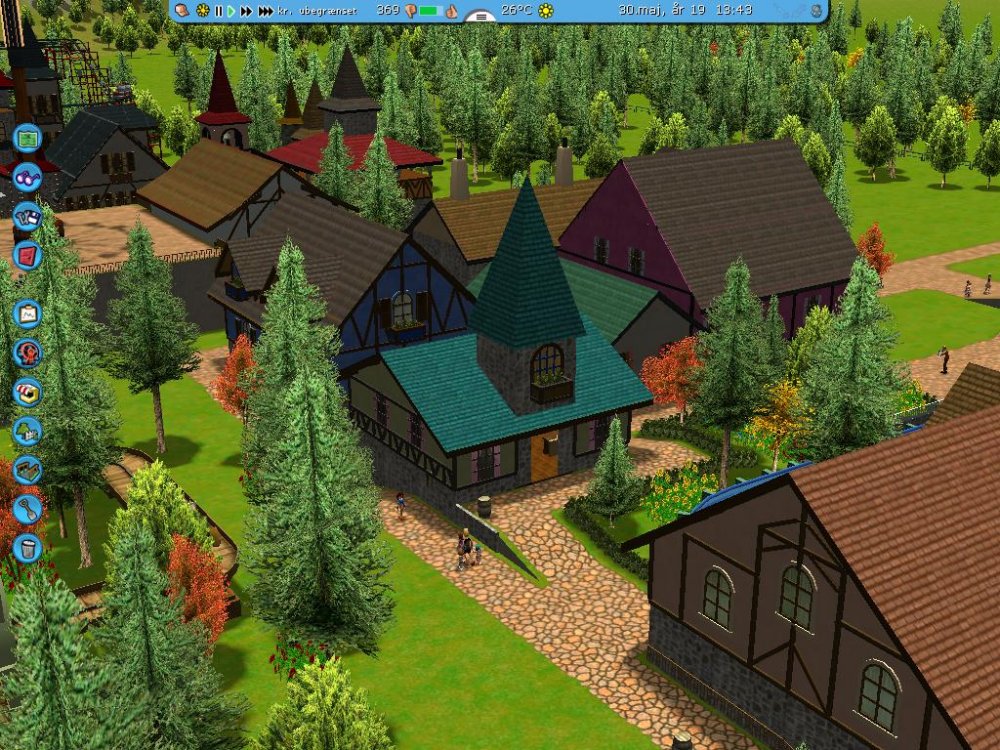
Task: Open the paths and queues building tool
Action: pyautogui.click(x=27, y=469)
